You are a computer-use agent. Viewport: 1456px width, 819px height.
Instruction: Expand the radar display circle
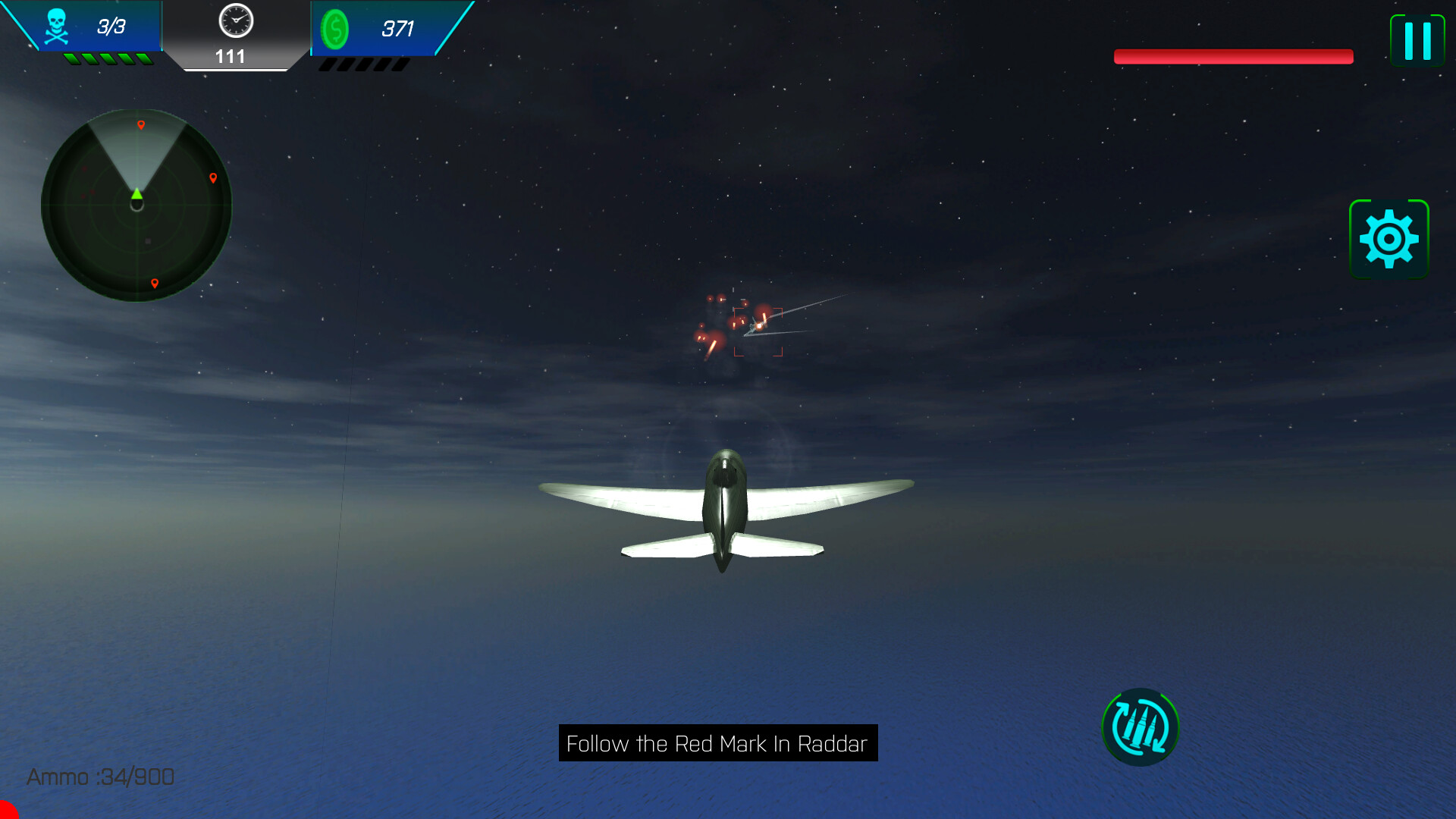tap(136, 205)
